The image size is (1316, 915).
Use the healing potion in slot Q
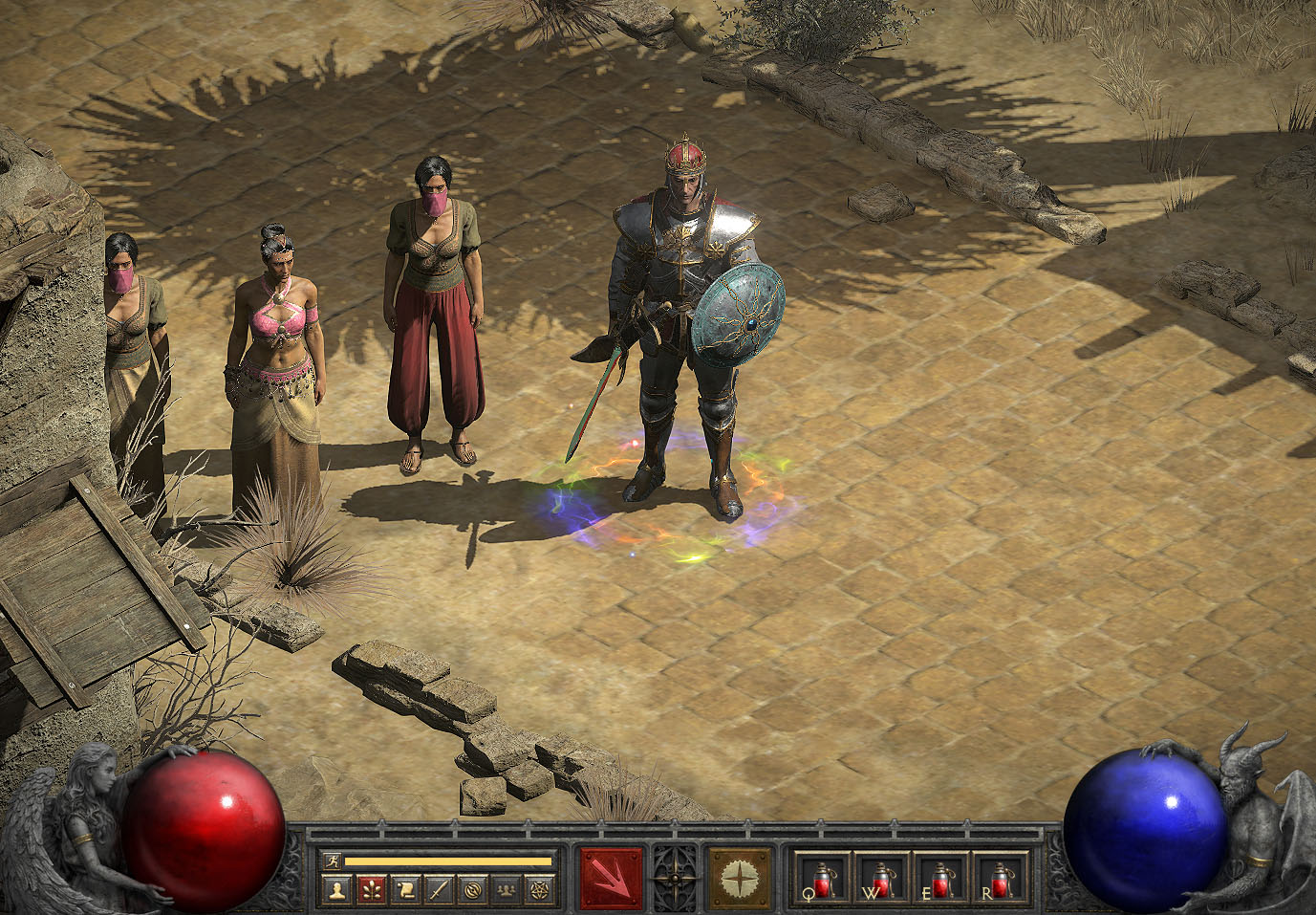(x=823, y=878)
